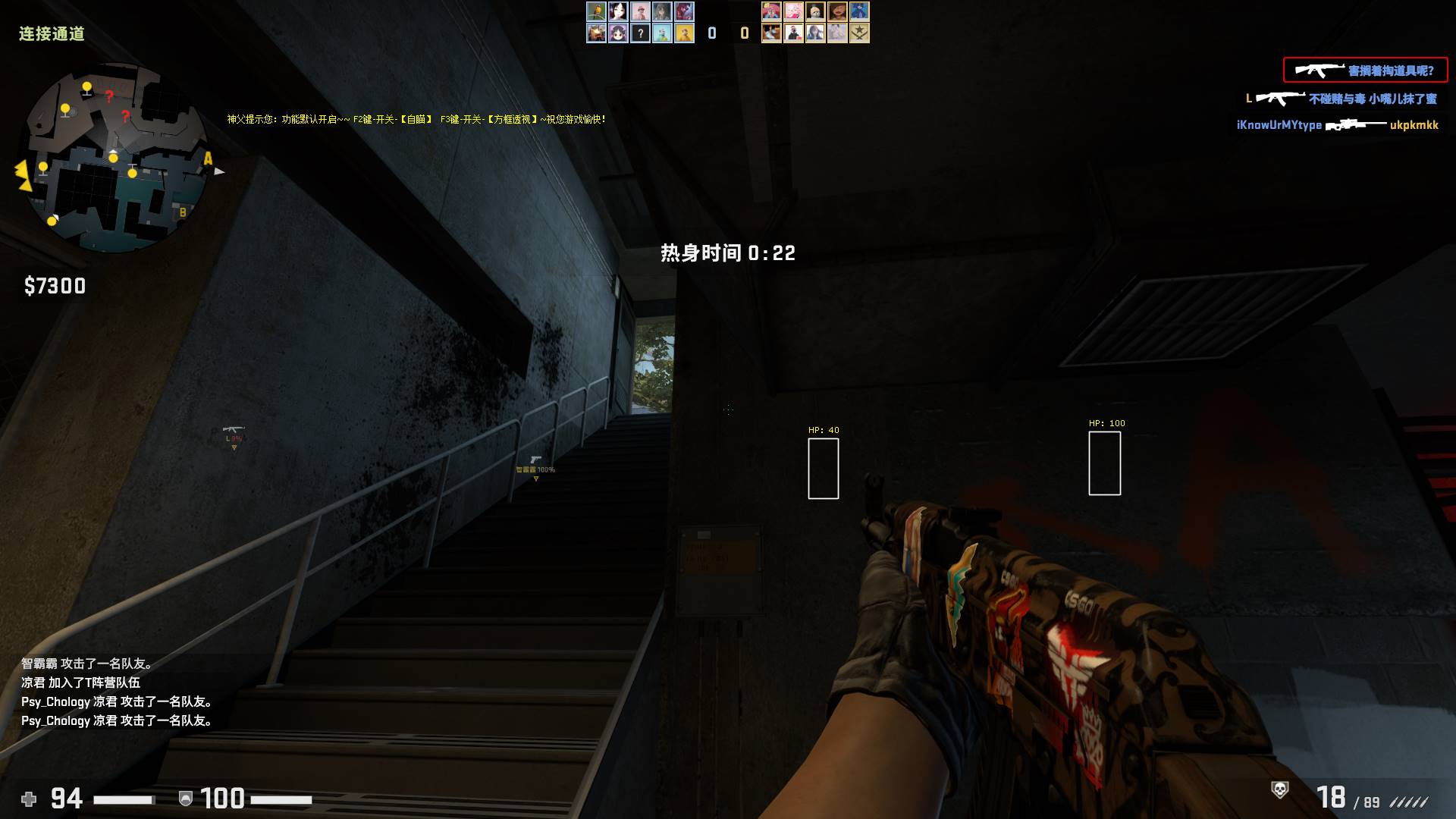Click the T team star emblem avatar
This screenshot has width=1456, height=819.
(860, 33)
